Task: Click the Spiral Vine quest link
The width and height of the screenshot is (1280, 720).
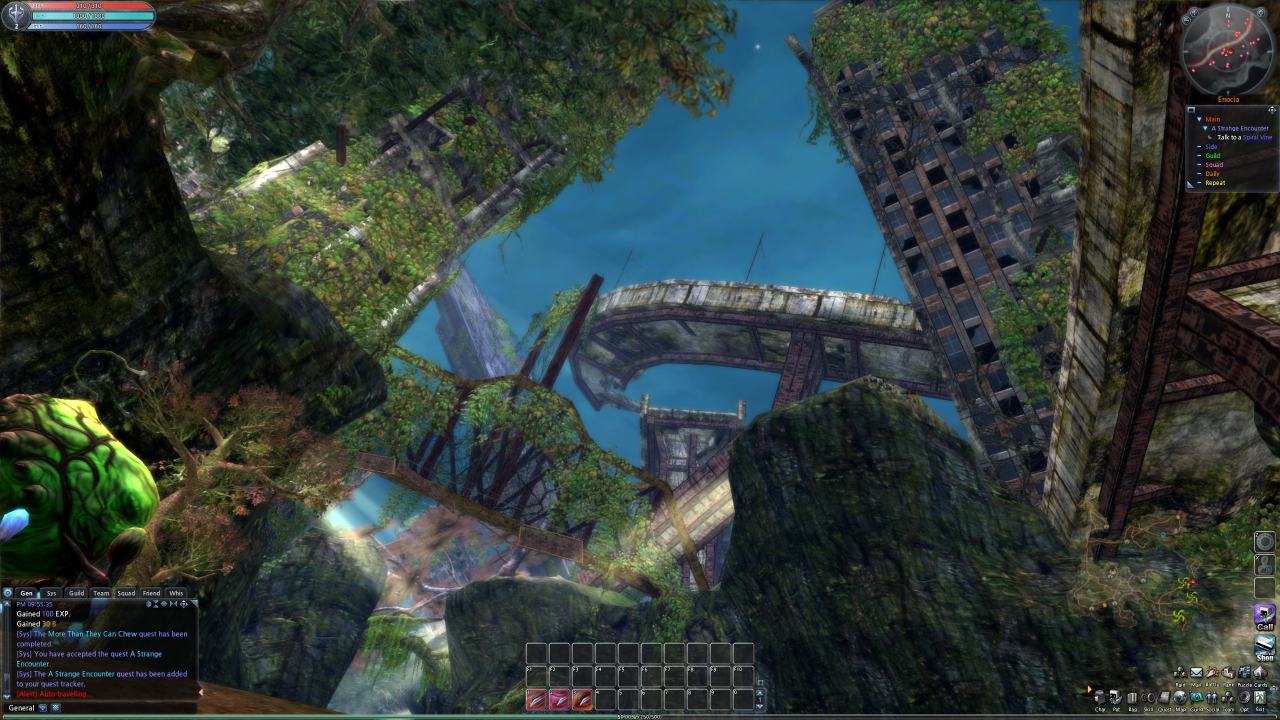Action: [1257, 137]
